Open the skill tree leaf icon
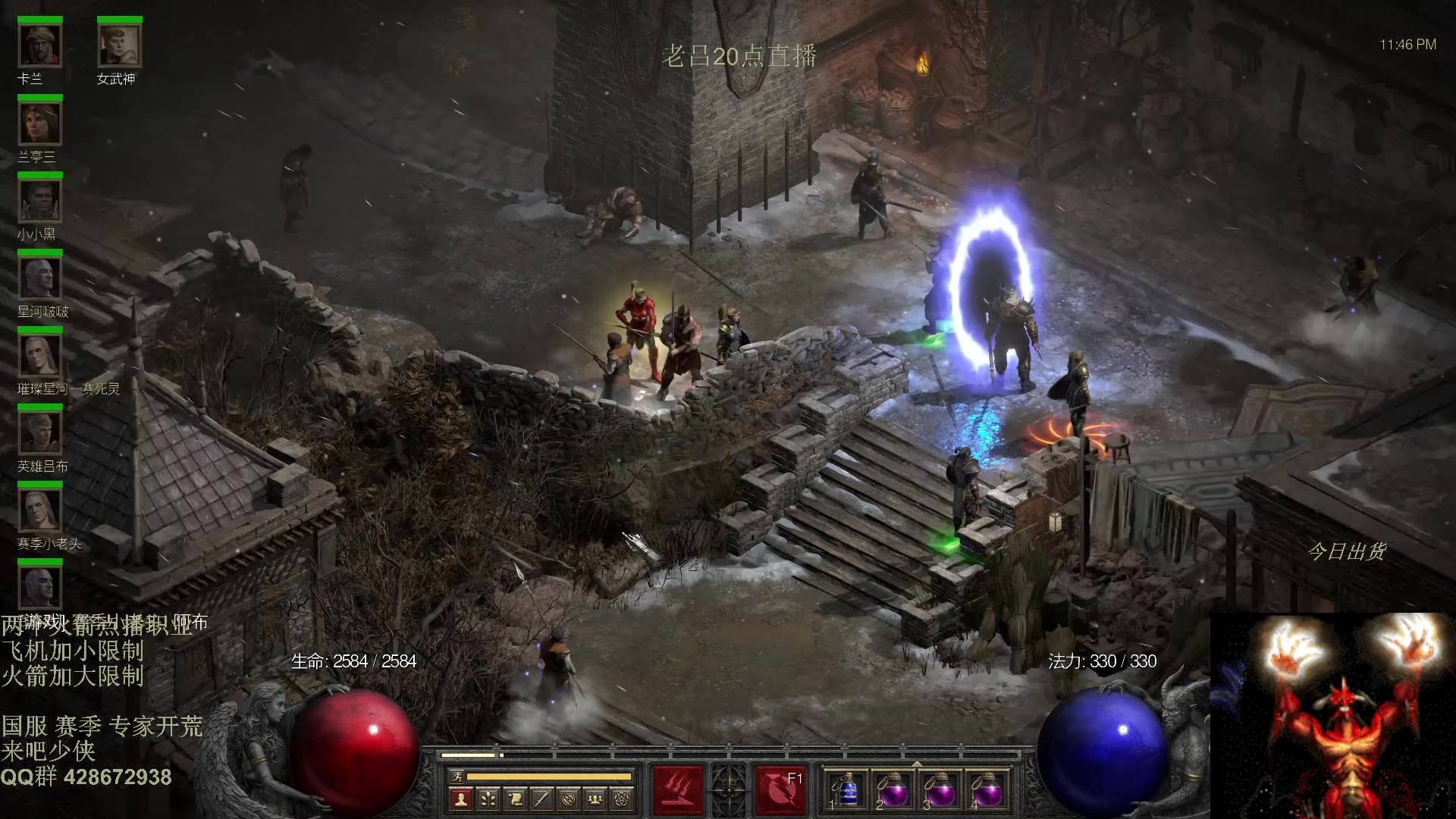 point(488,799)
